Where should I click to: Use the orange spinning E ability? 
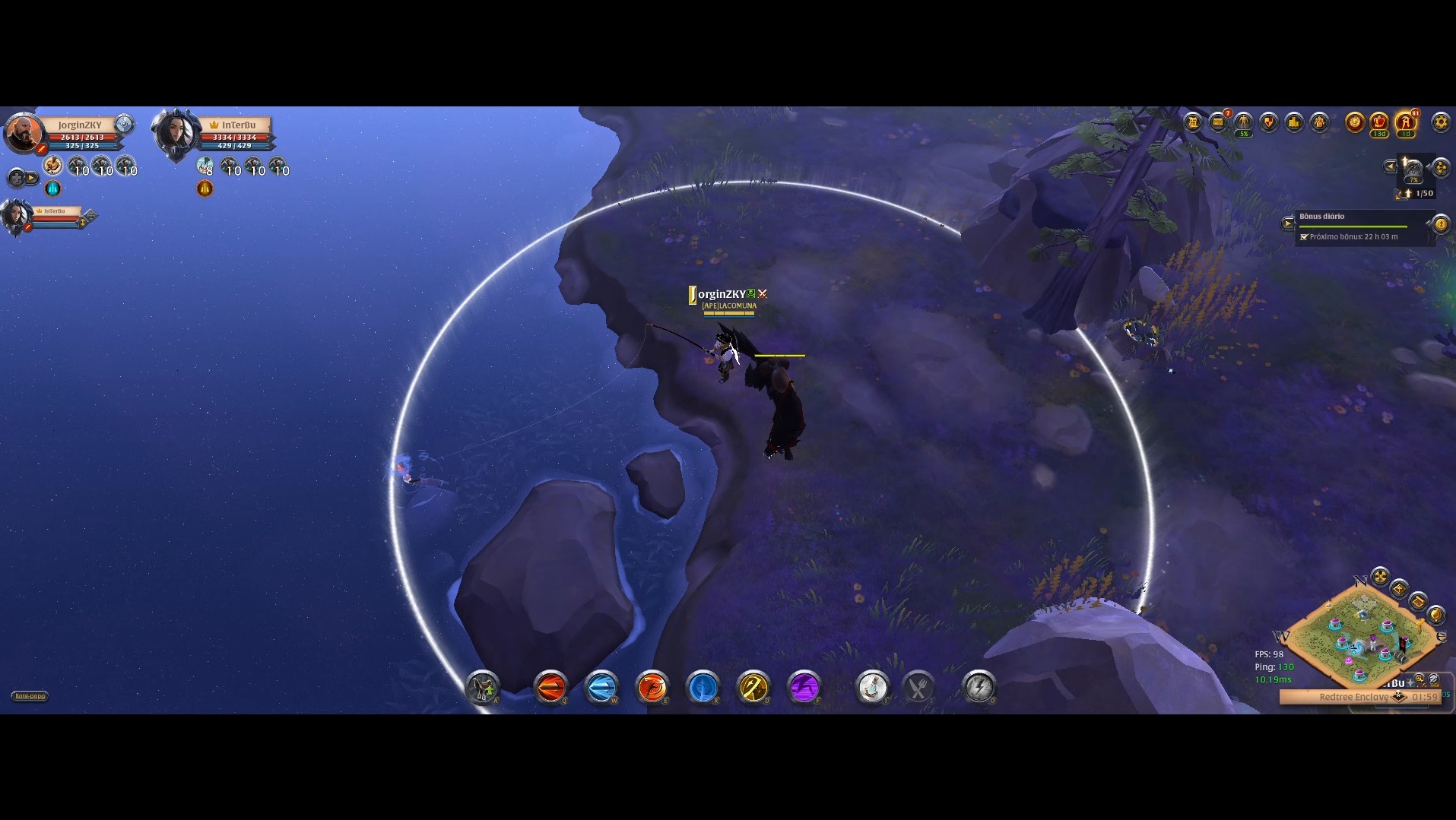(652, 688)
